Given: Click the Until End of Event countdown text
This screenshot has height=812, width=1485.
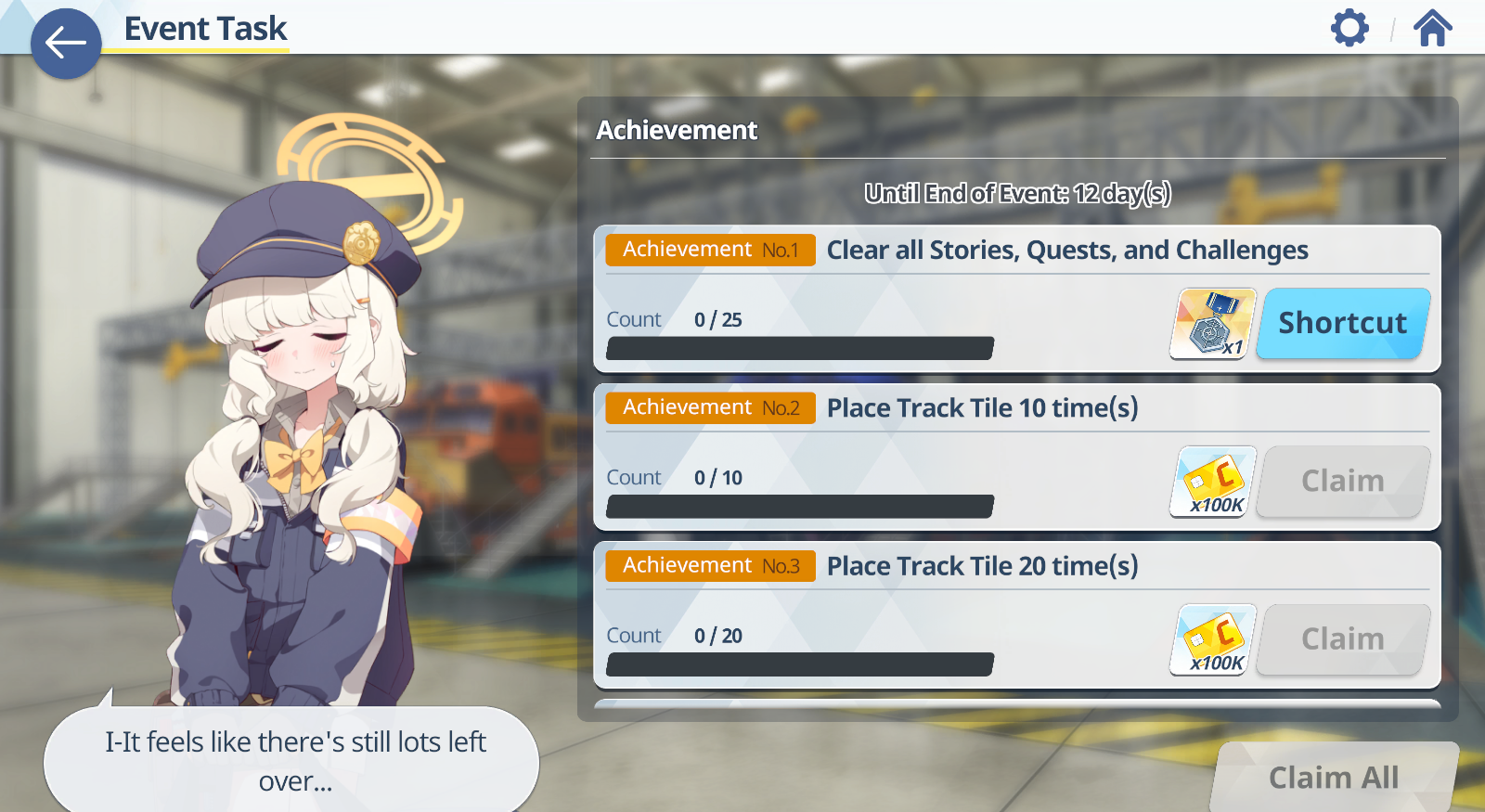Looking at the screenshot, I should coord(1018,194).
